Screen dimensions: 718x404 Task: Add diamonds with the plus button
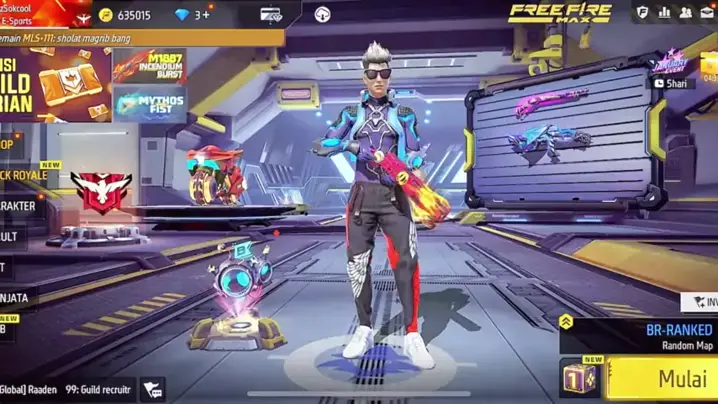tap(203, 15)
